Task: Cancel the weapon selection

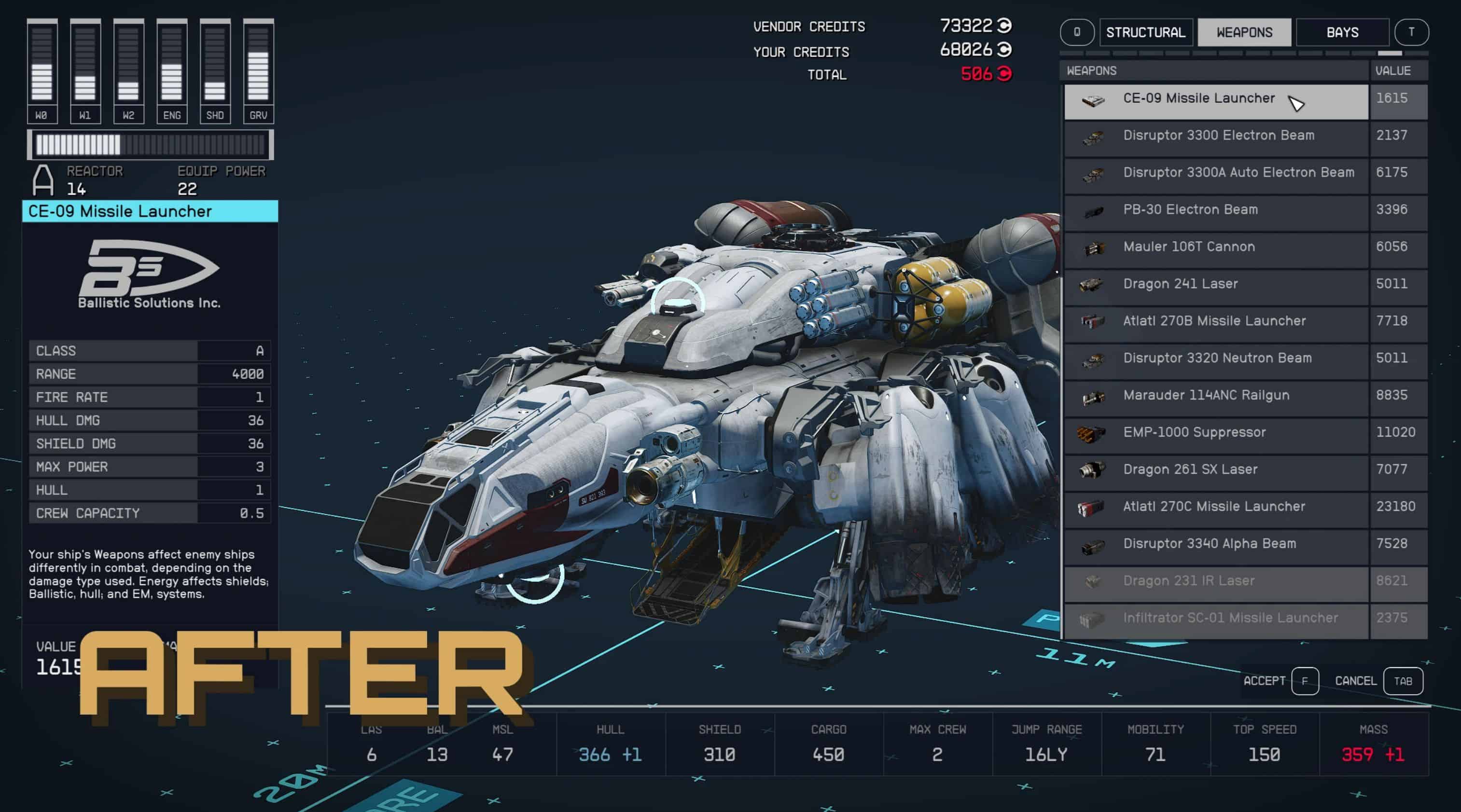Action: (x=1403, y=681)
